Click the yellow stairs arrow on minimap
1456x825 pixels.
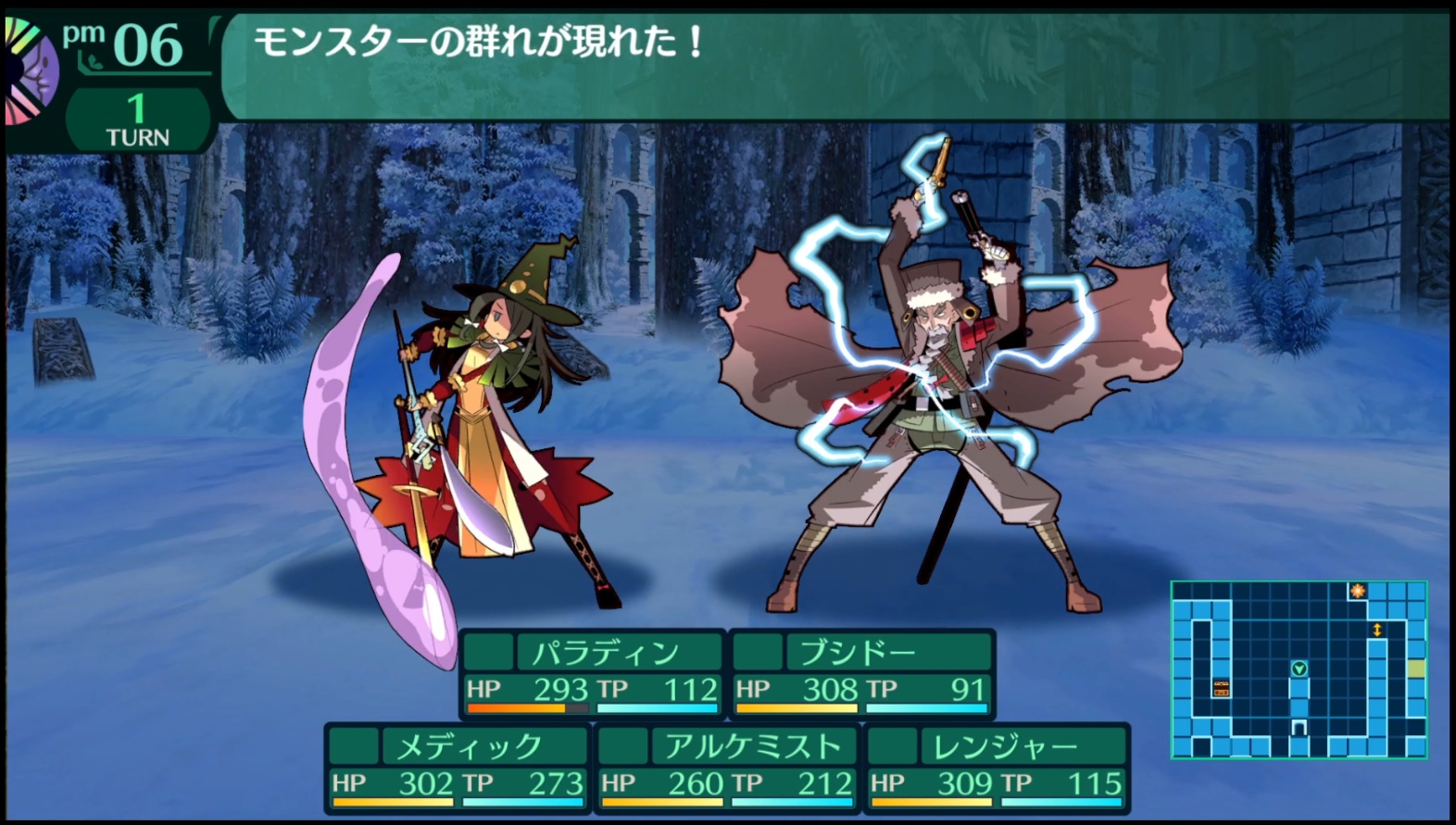click(x=1377, y=630)
